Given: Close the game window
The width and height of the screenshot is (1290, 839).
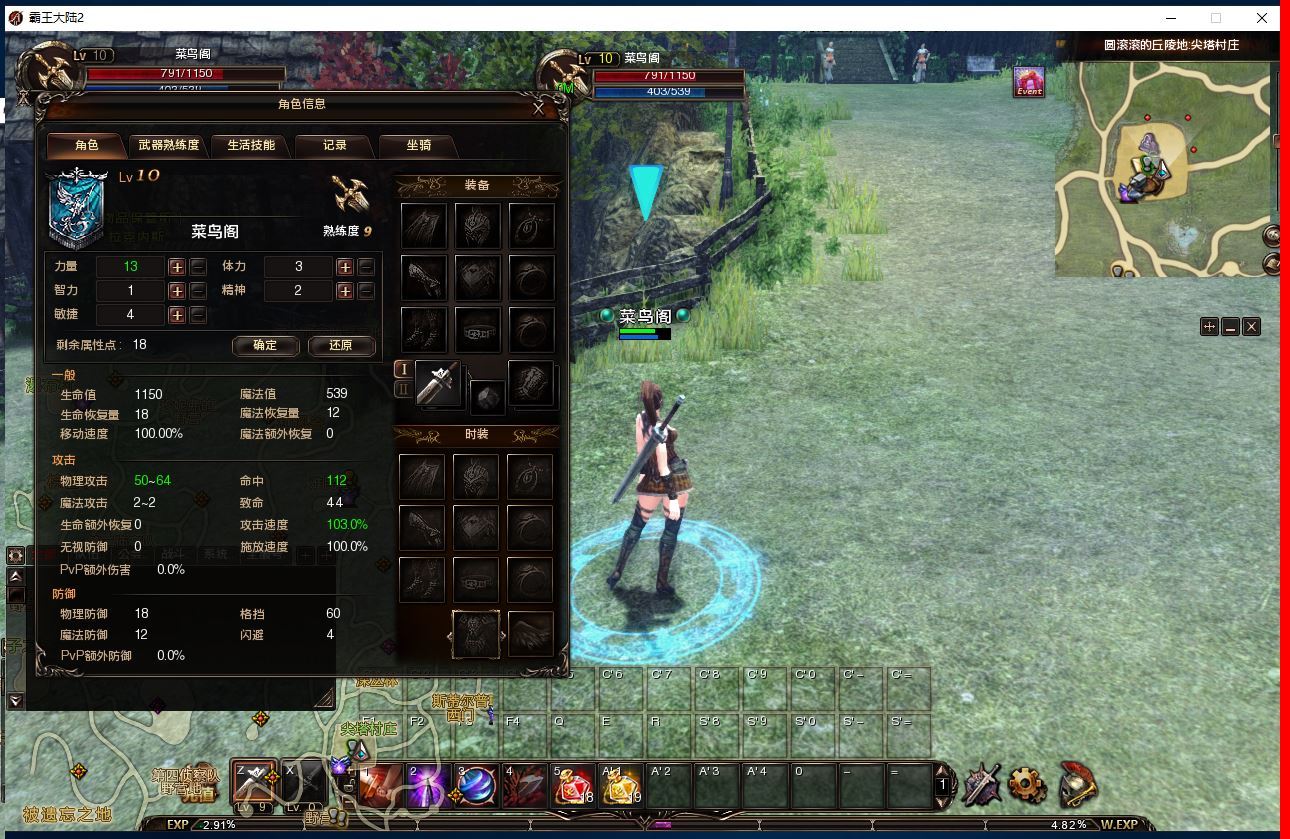Looking at the screenshot, I should click(1262, 18).
